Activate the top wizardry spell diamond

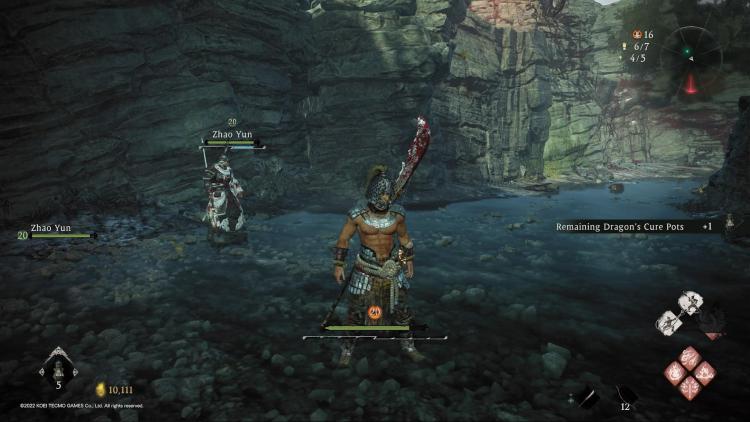coord(691,355)
